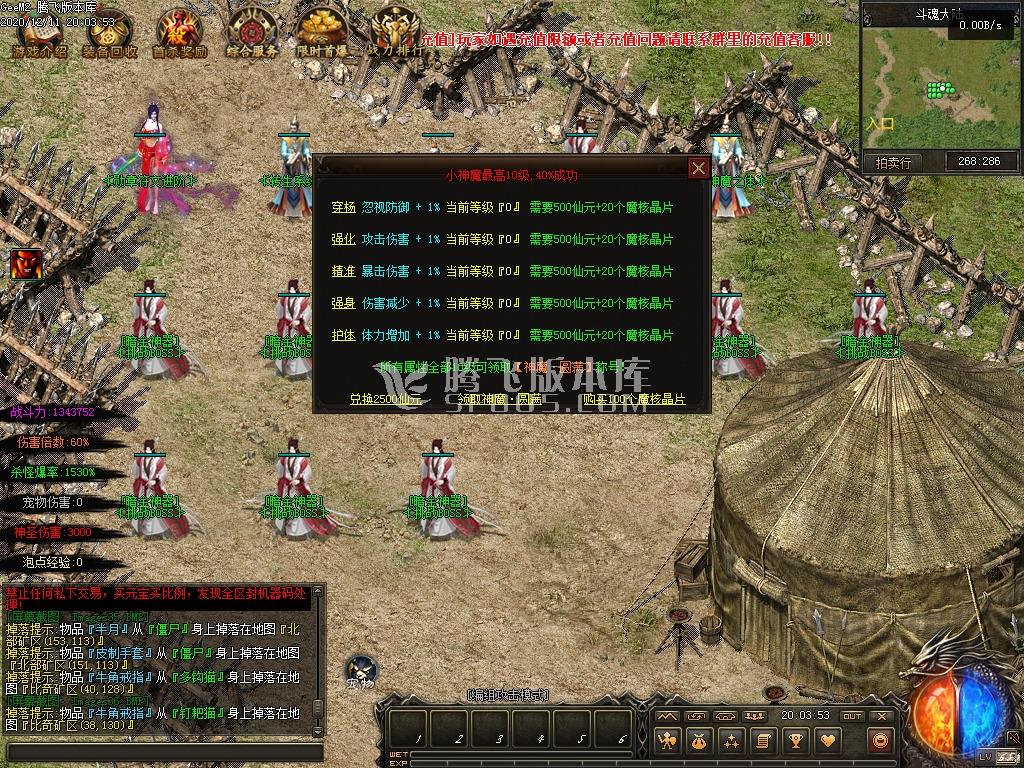1024x768 pixels.
Task: Open the 综合服务 services menu
Action: (250, 34)
